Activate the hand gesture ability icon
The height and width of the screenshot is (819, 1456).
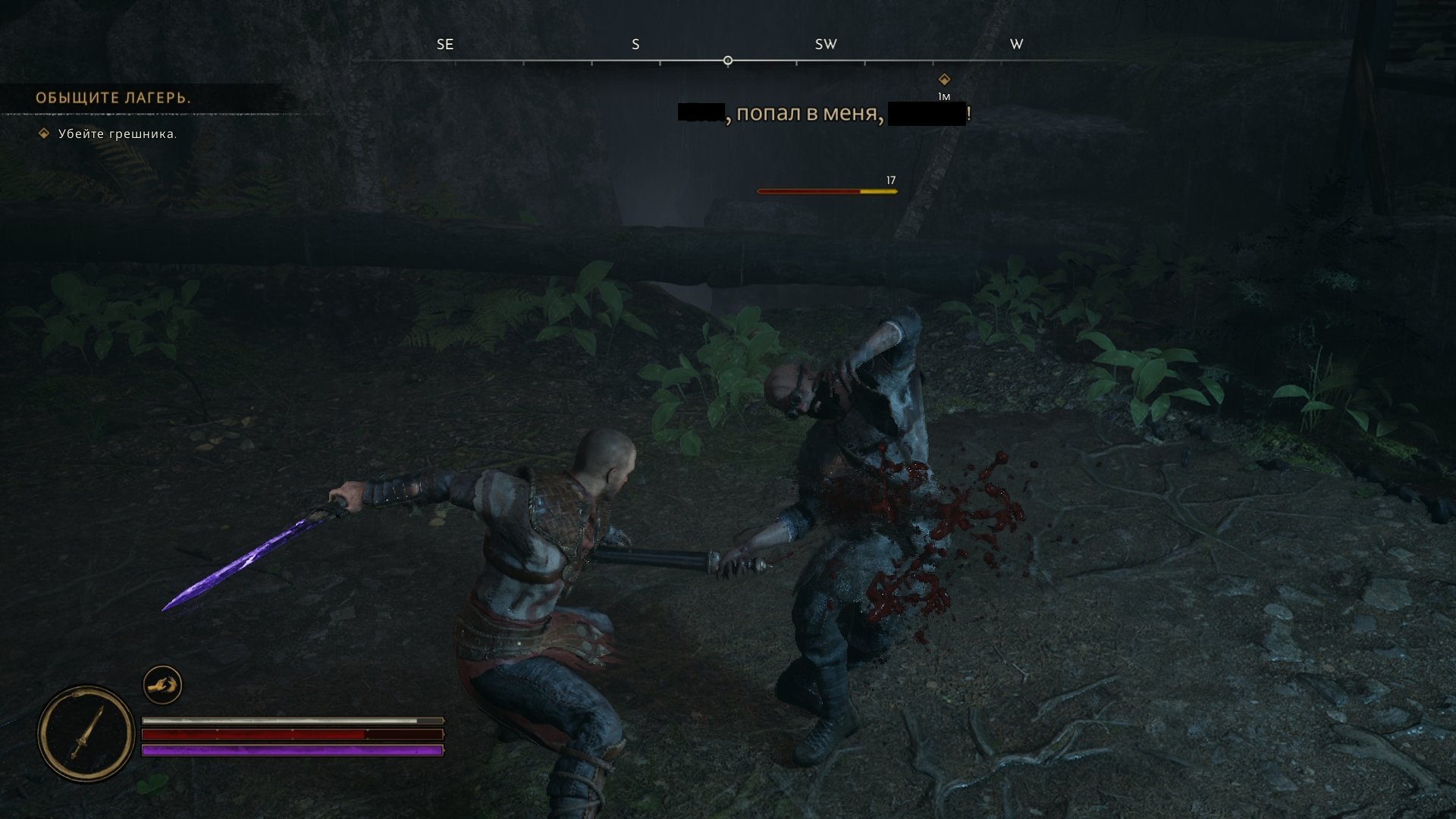point(162,685)
